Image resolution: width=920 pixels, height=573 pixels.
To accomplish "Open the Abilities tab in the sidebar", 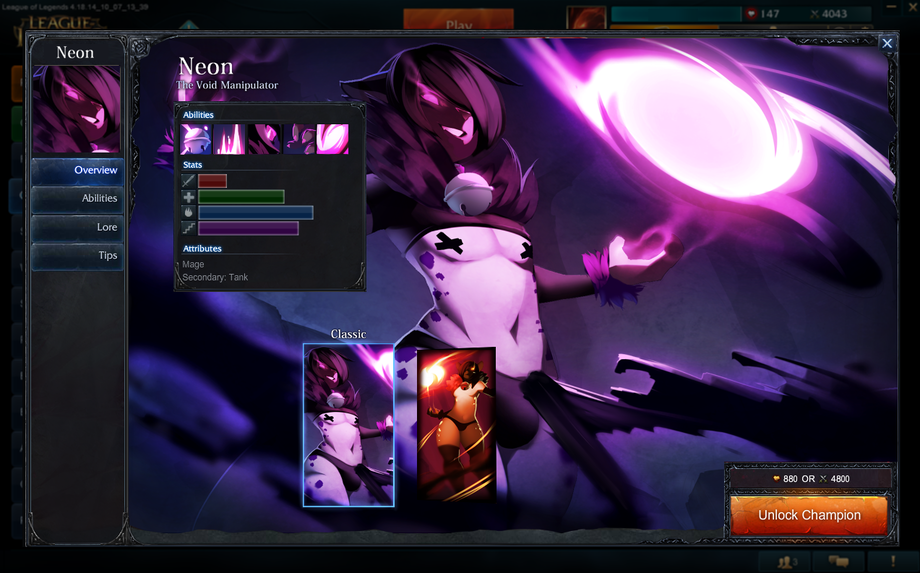I will 77,199.
